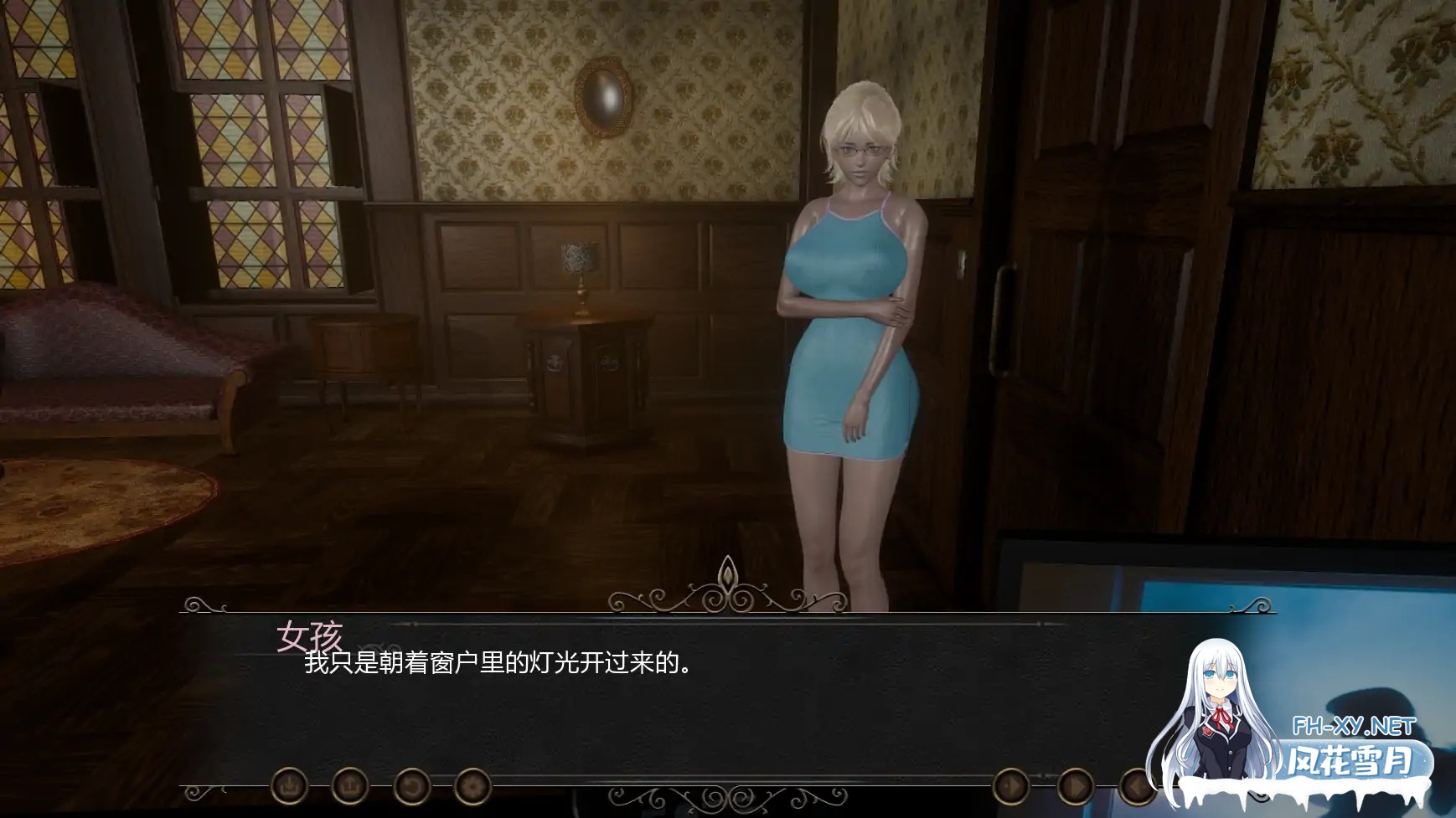Click the skip-forward icon
1456x818 pixels.
(1076, 785)
